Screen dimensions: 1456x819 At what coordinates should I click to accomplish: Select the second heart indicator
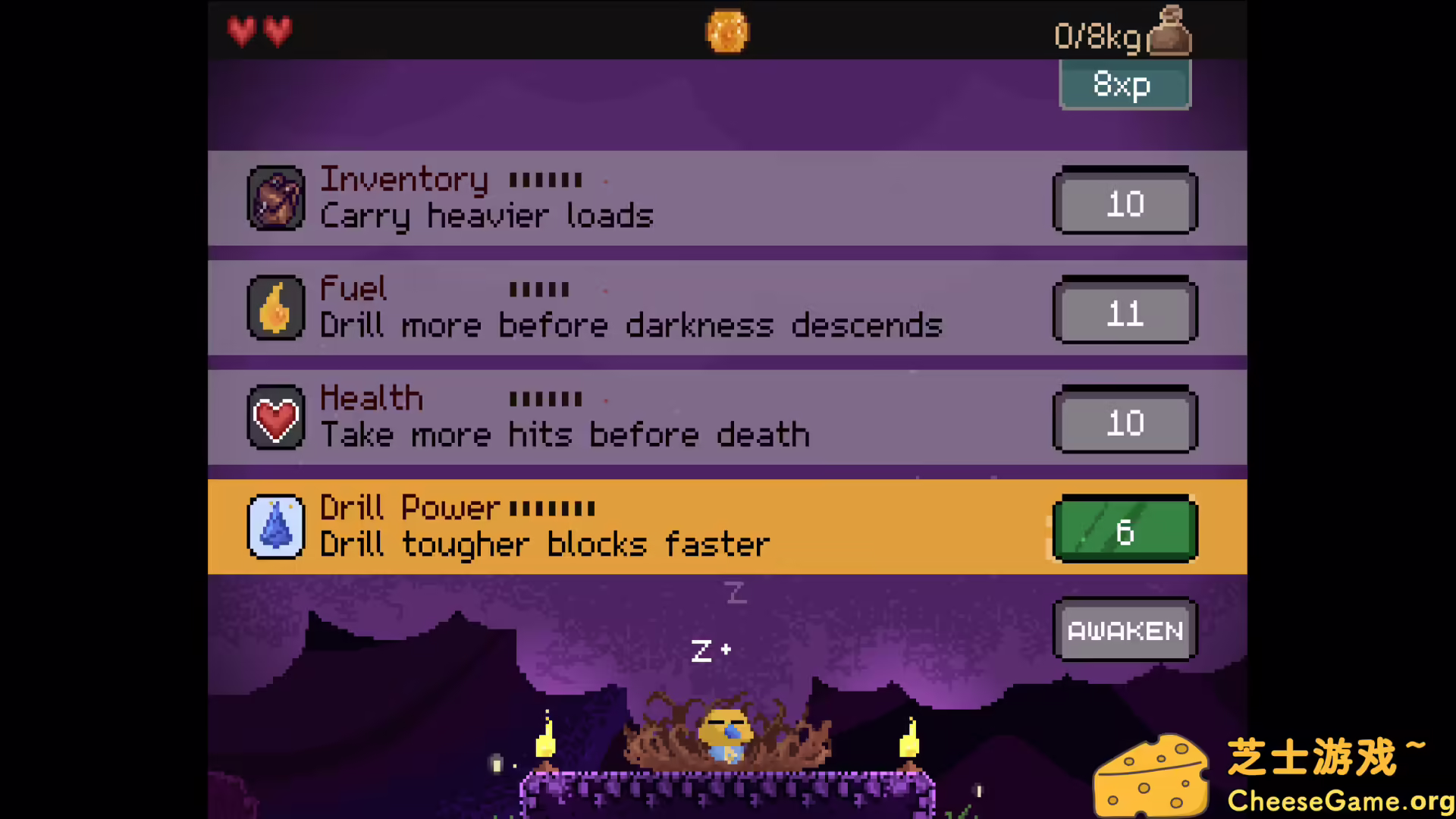278,31
